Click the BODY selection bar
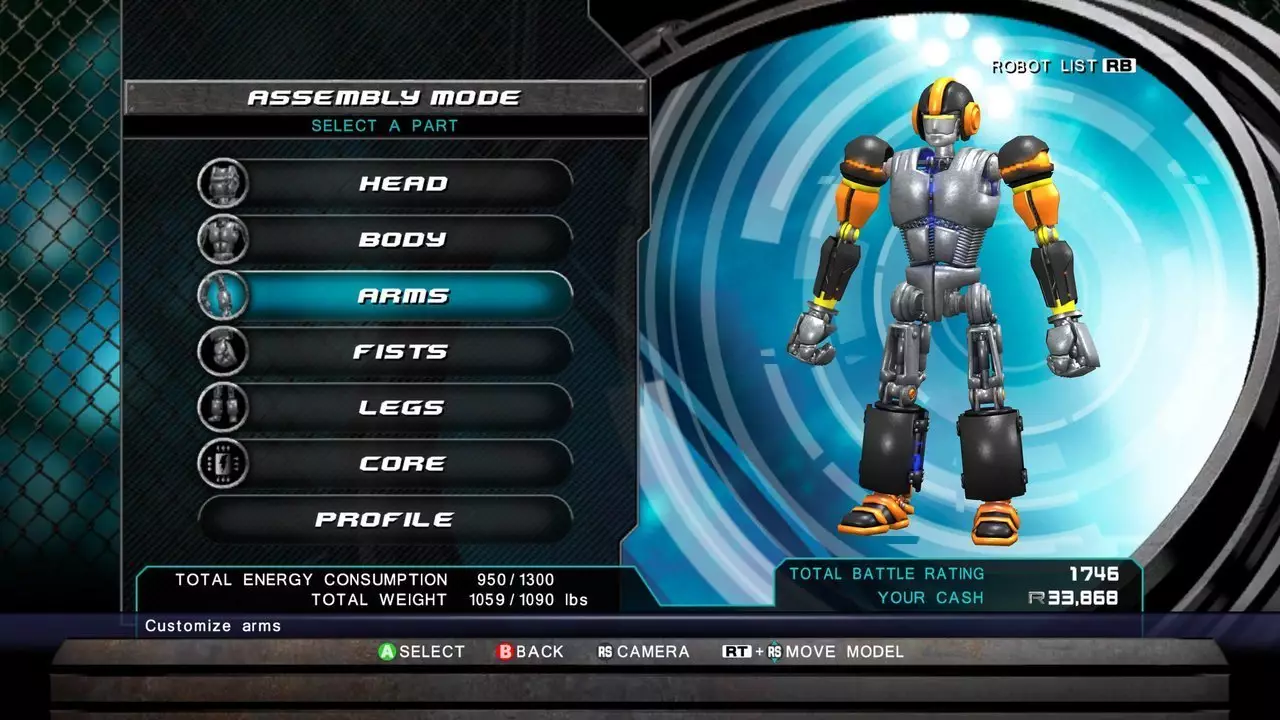The image size is (1280, 720). [x=405, y=239]
